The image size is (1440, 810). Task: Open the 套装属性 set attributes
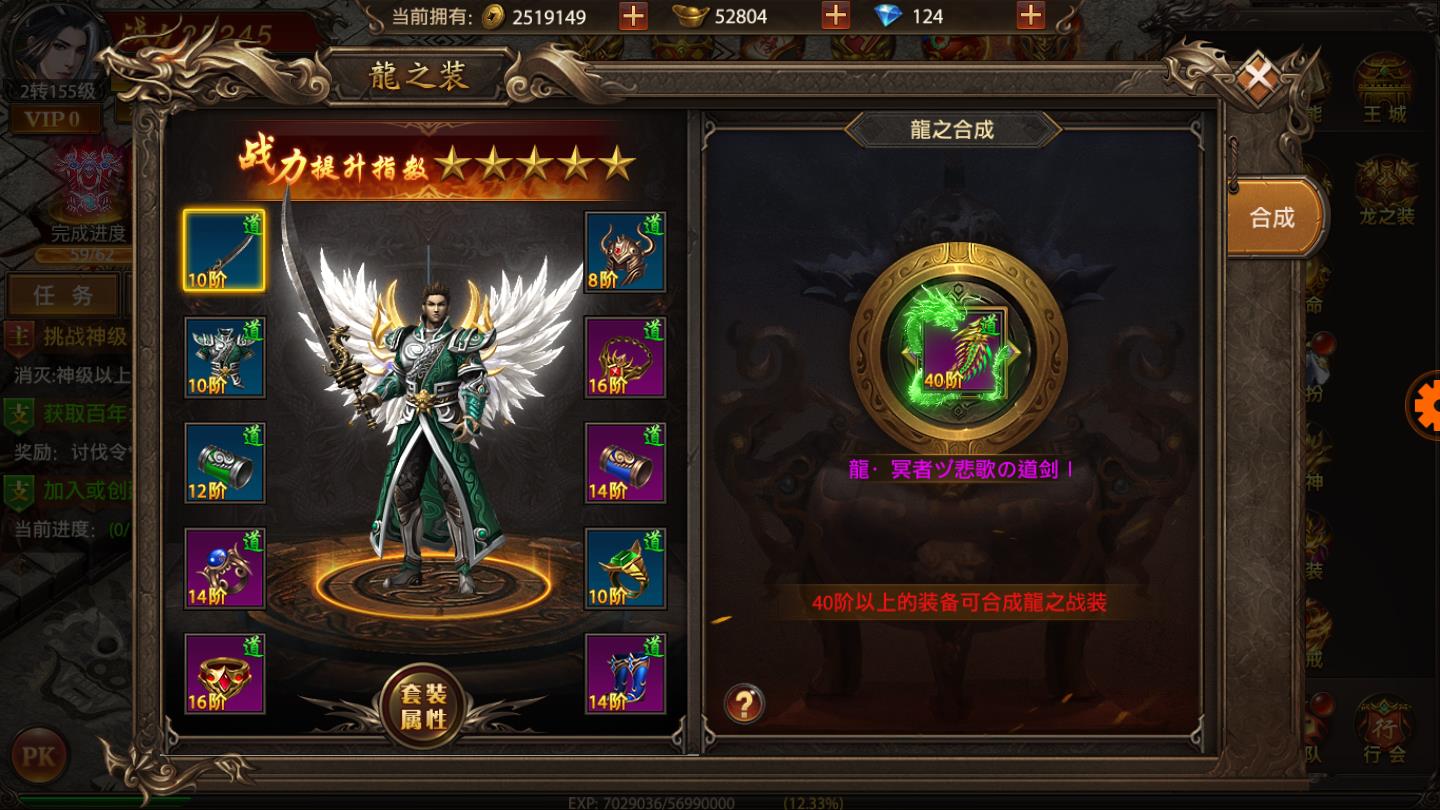click(424, 706)
